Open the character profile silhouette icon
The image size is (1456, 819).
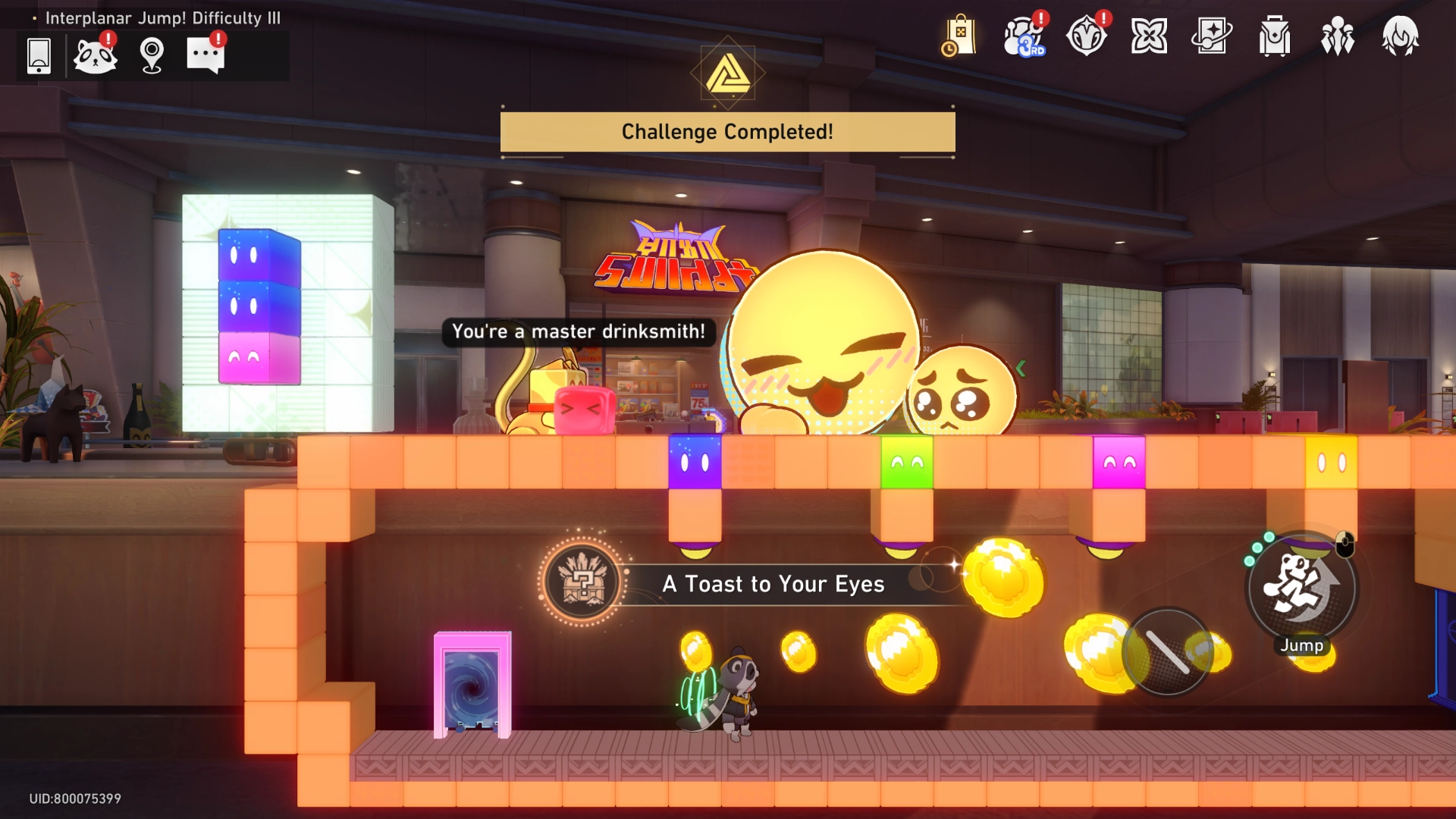[1400, 36]
